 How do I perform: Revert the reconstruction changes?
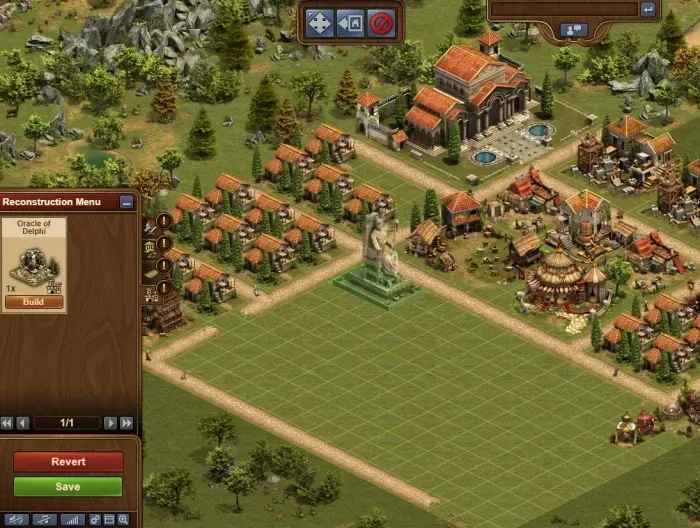click(x=67, y=462)
